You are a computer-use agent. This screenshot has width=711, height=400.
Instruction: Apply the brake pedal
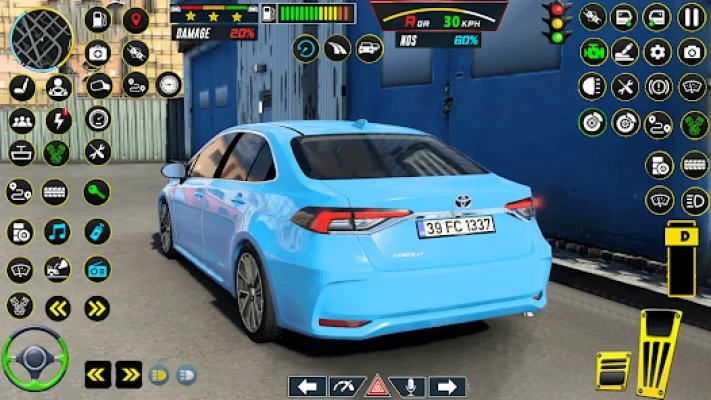pyautogui.click(x=613, y=369)
